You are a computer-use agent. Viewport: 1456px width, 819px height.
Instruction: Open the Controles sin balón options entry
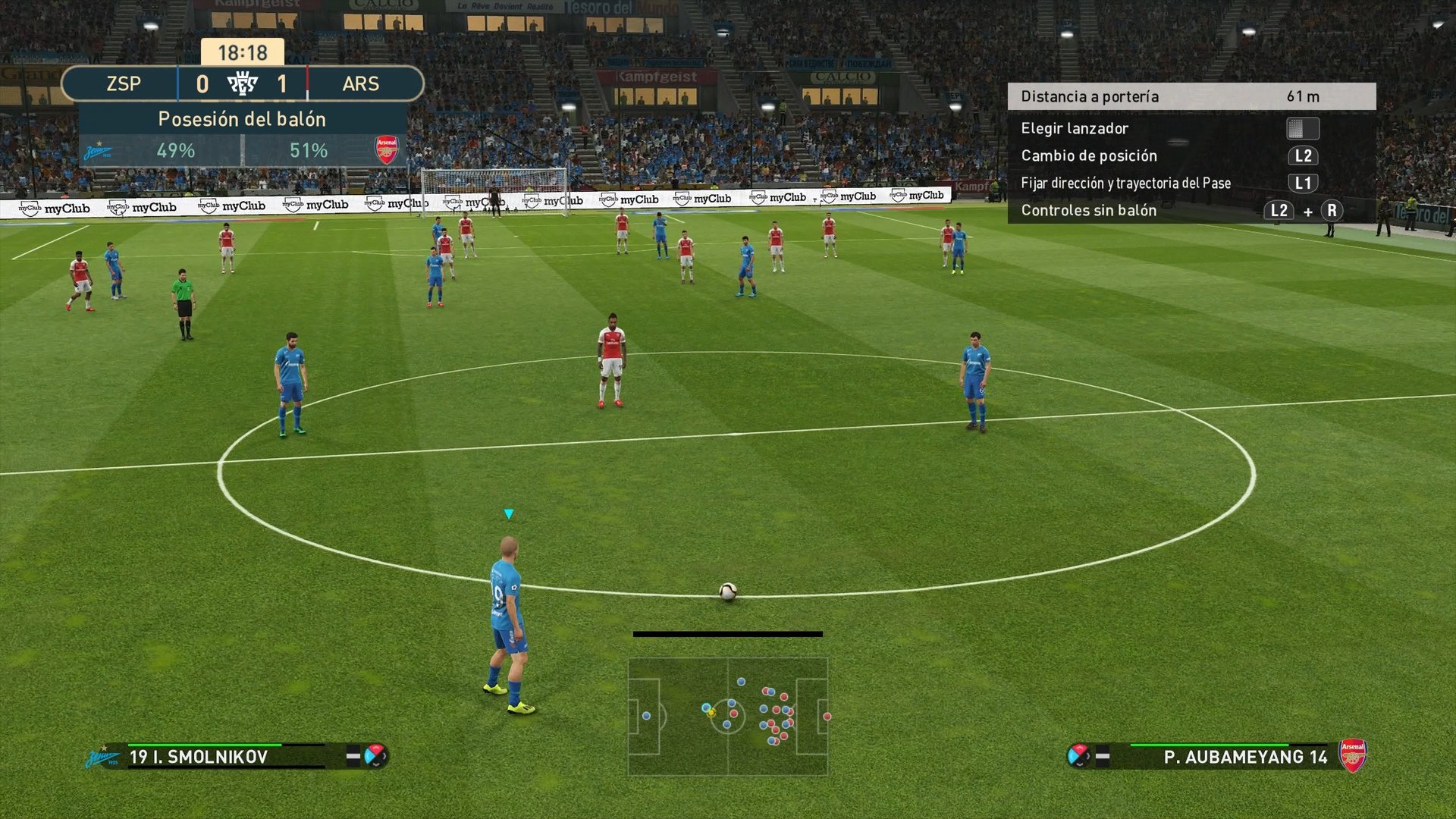(x=1088, y=210)
